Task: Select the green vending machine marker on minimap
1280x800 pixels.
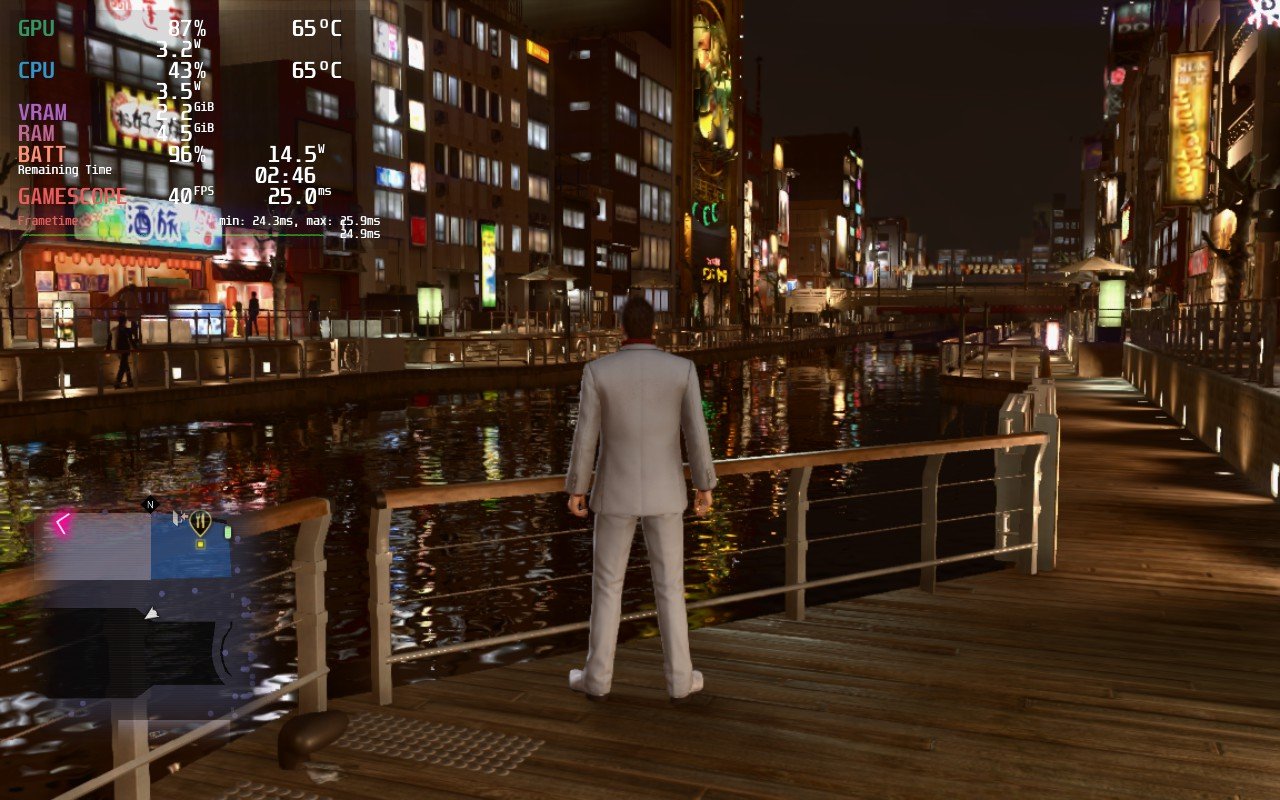Action: (228, 531)
